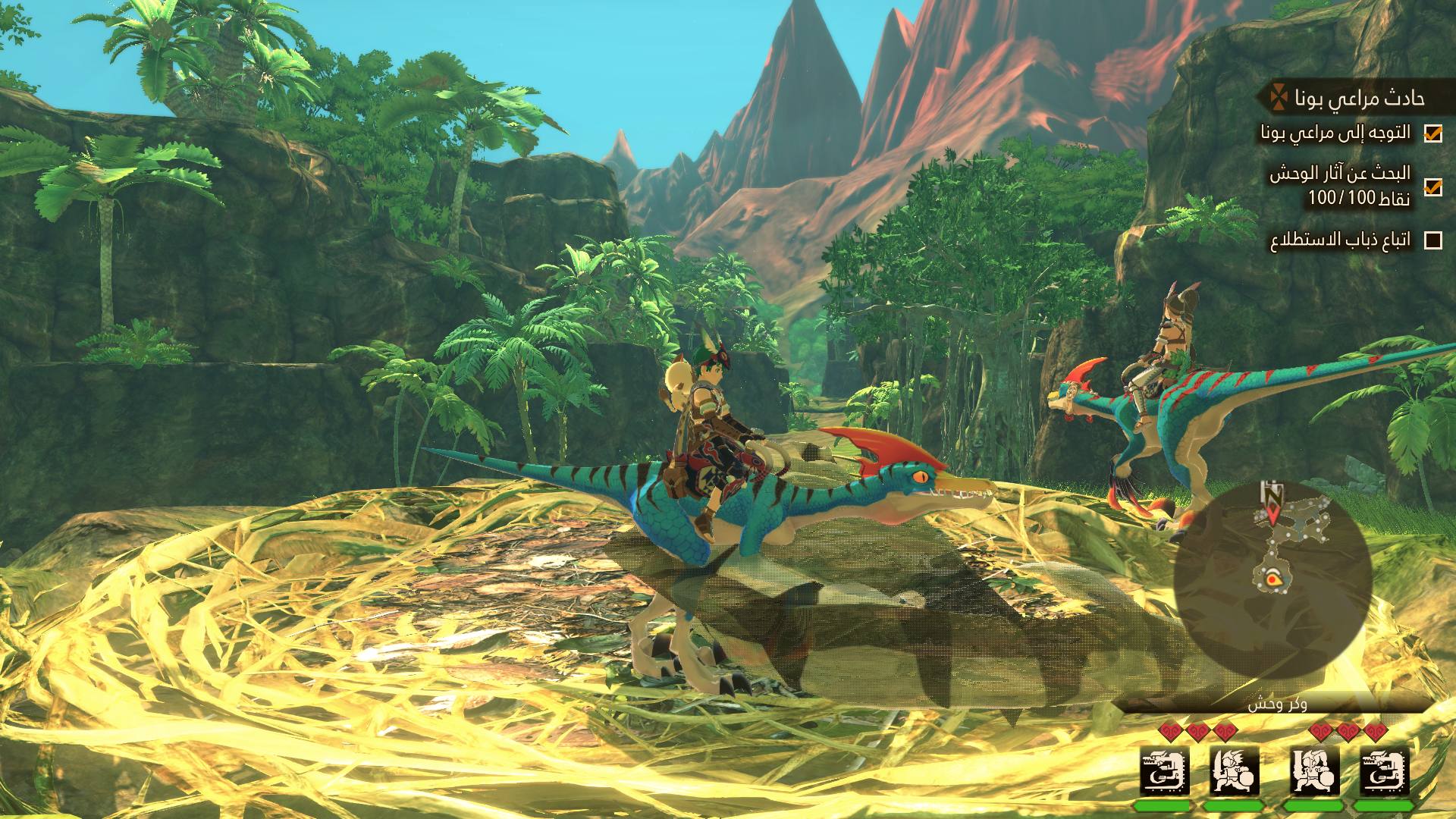
Task: Toggle the checked box beside 'البحث عن آثار الوحش'
Action: pos(1432,187)
